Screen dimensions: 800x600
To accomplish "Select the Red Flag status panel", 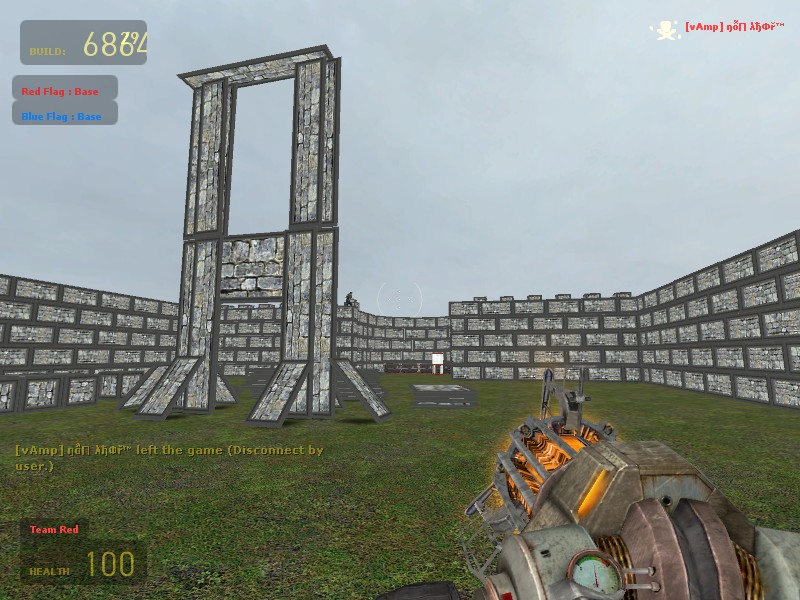I will 65,91.
